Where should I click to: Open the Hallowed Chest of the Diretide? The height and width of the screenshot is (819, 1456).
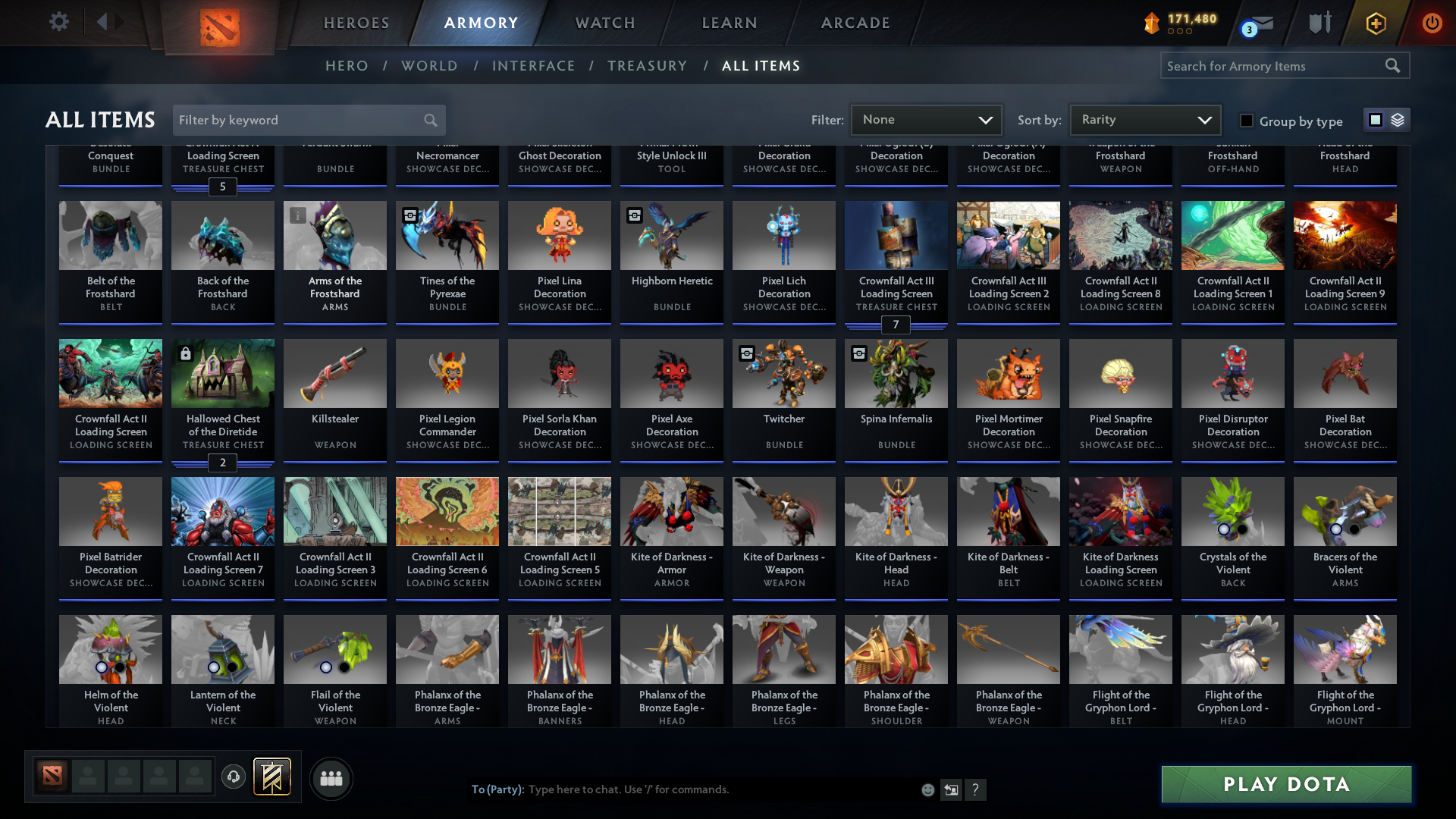[x=222, y=372]
